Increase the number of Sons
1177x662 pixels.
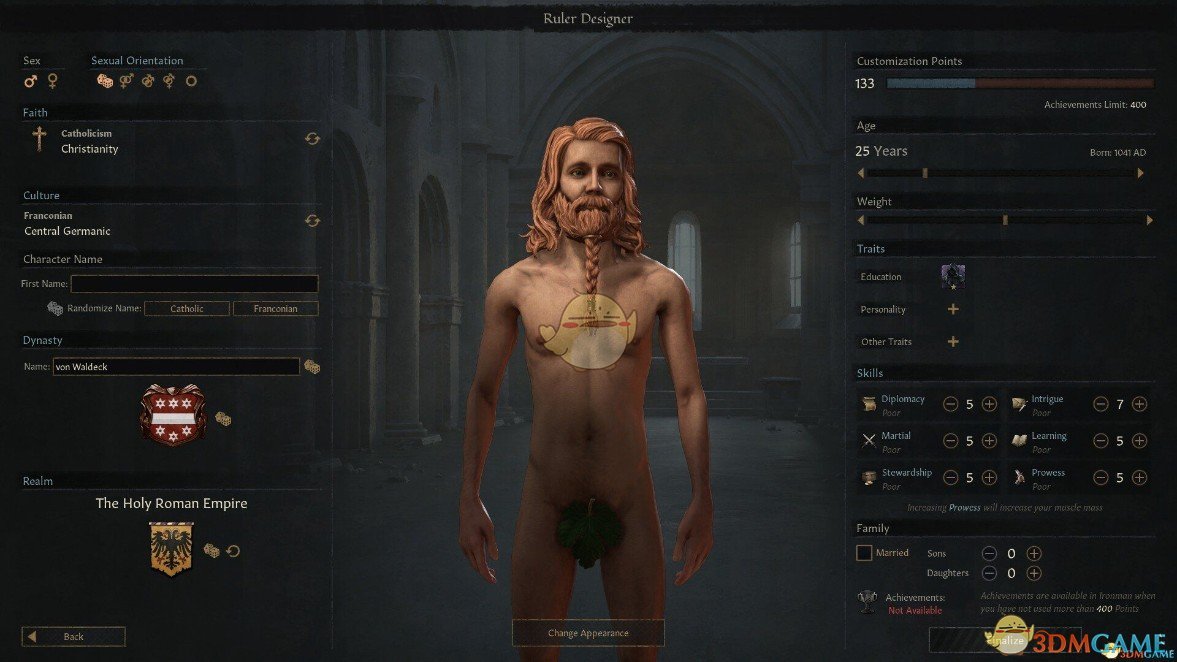(1034, 553)
